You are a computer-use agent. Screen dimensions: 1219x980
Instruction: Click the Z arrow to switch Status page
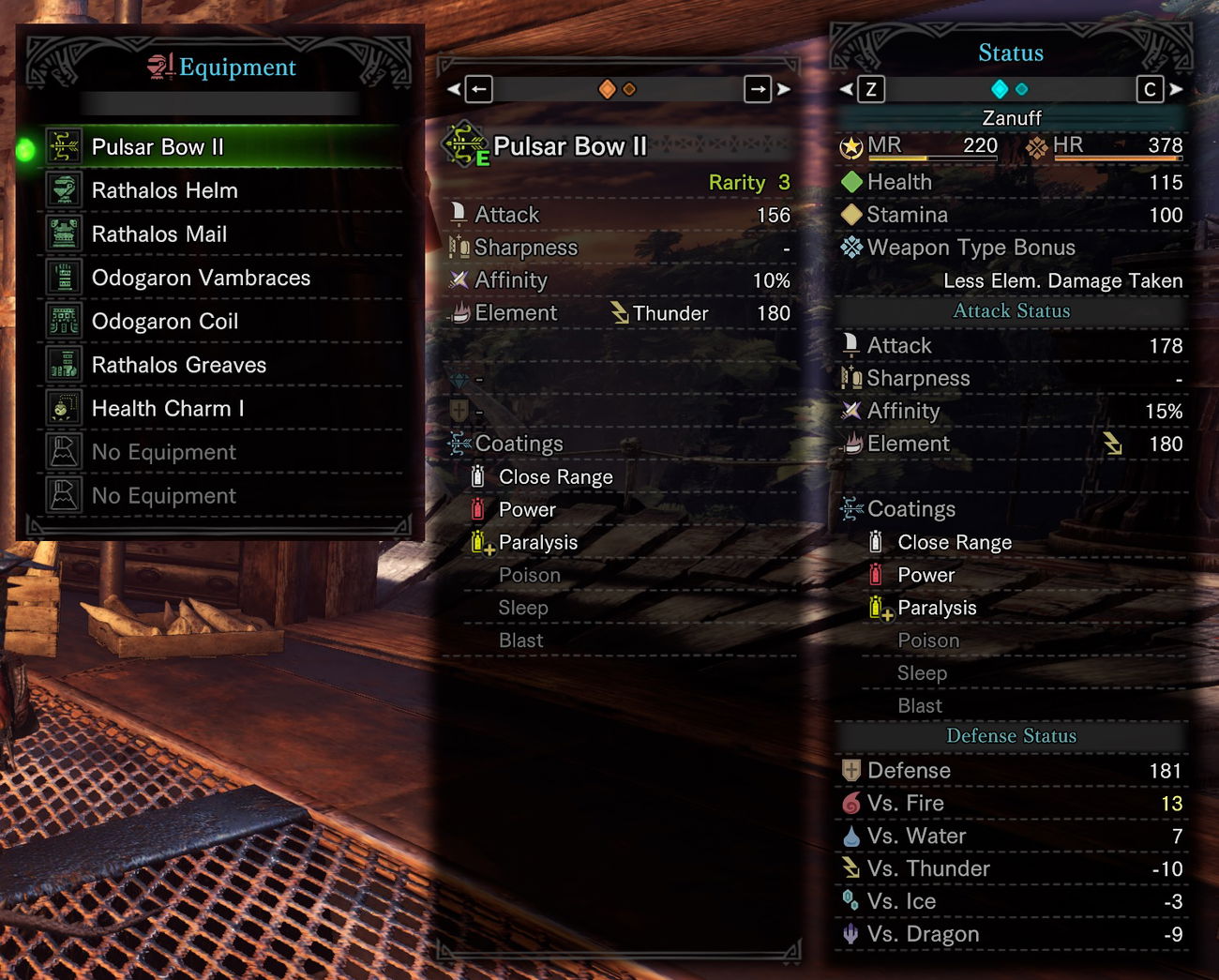(870, 88)
